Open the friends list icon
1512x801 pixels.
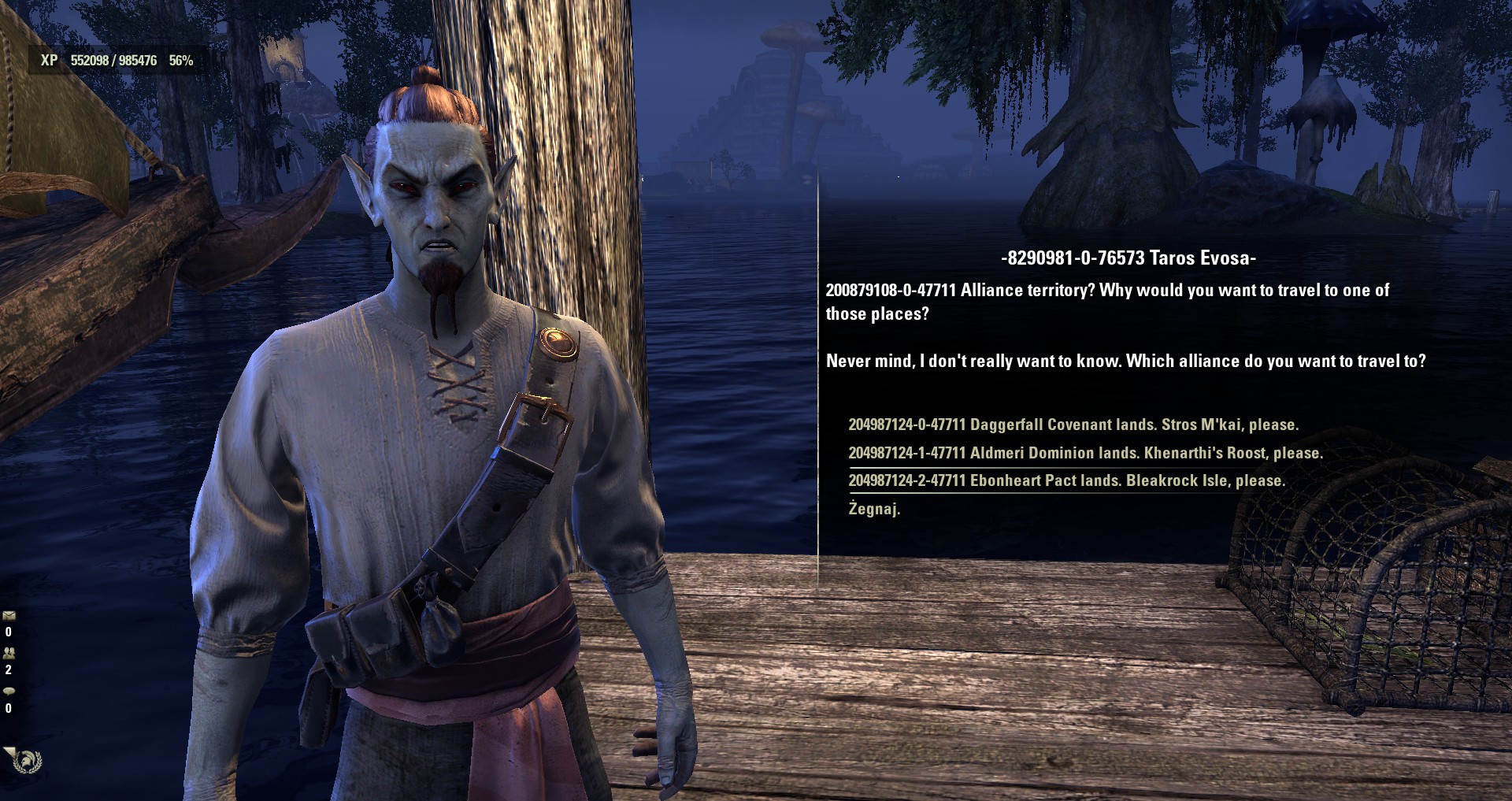point(9,653)
